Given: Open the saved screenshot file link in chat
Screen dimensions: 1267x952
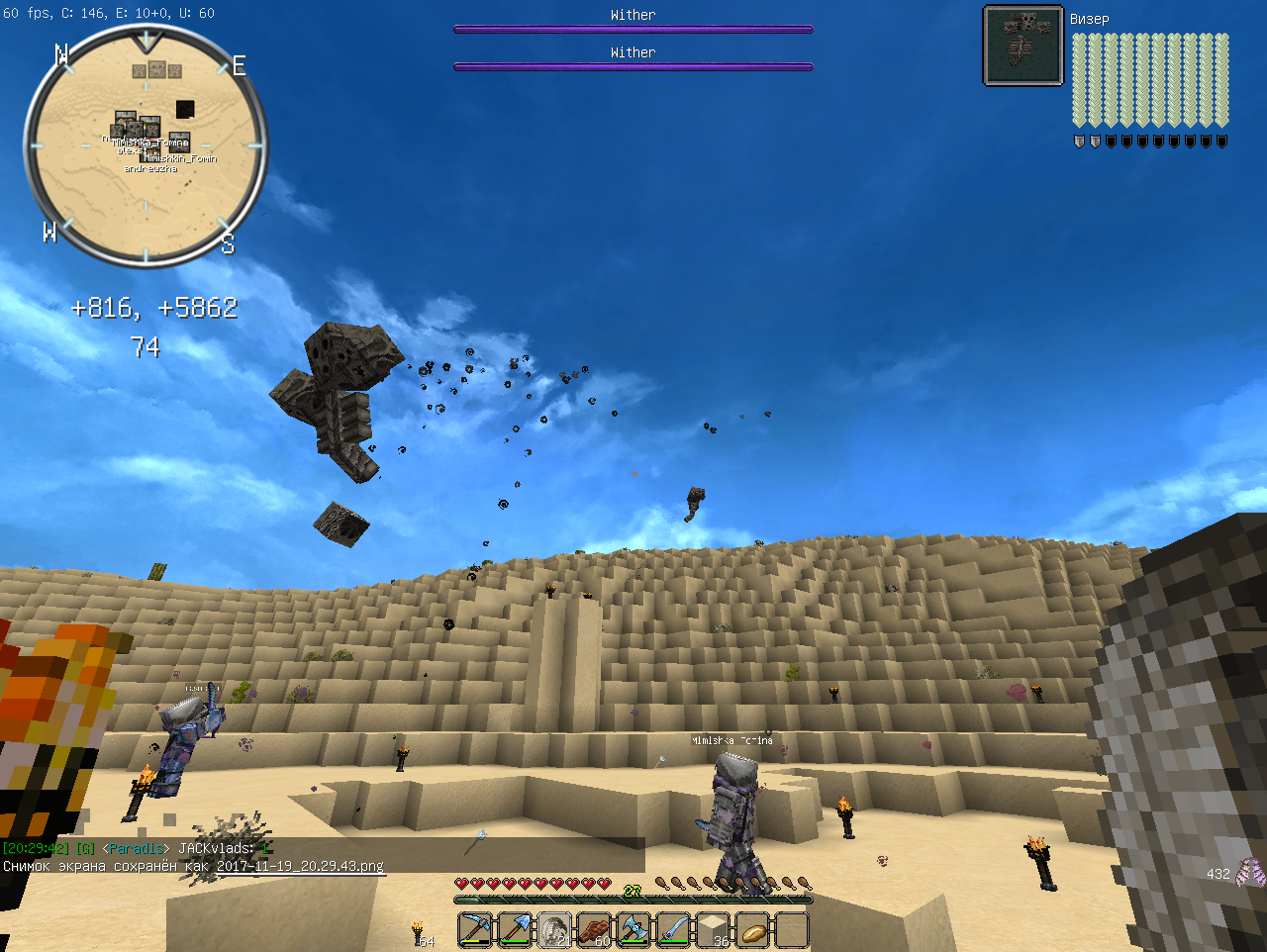Looking at the screenshot, I should pyautogui.click(x=300, y=866).
